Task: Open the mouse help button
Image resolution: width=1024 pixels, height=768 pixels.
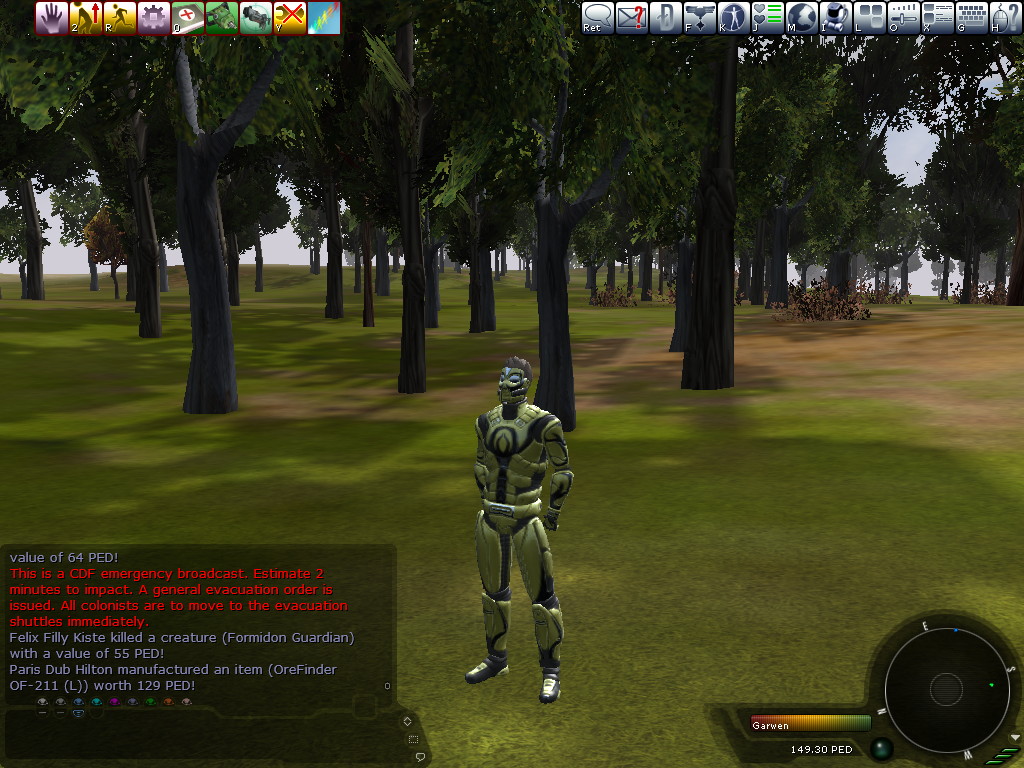Action: point(1005,17)
